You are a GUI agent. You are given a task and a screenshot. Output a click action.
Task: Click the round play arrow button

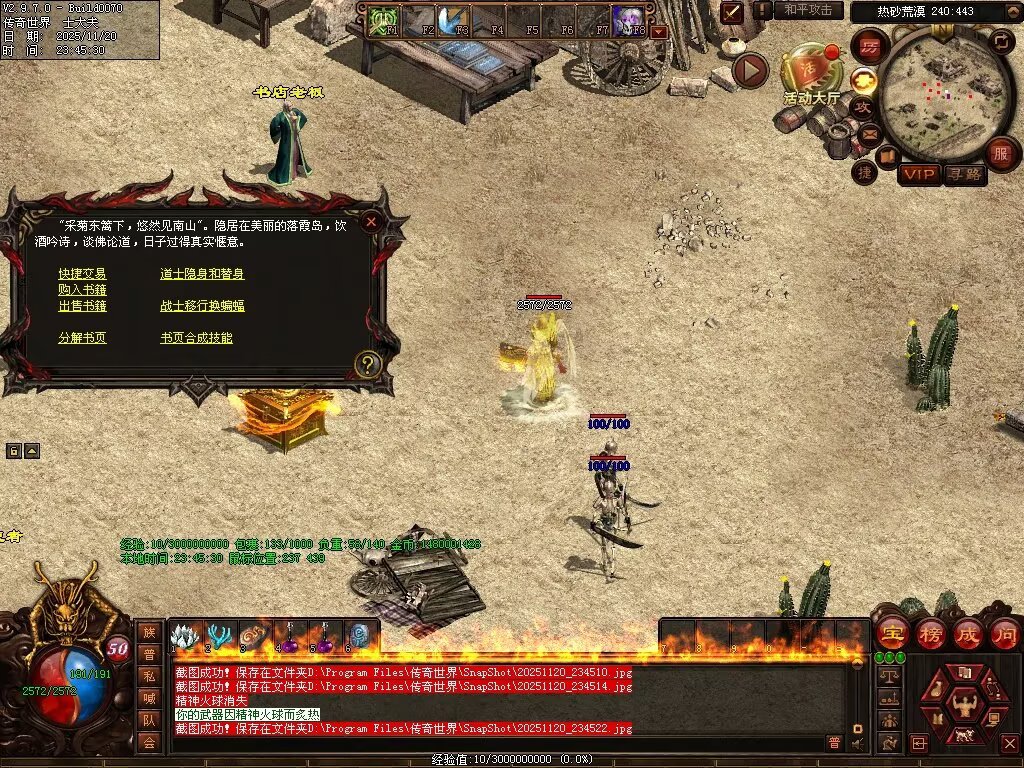(x=750, y=70)
